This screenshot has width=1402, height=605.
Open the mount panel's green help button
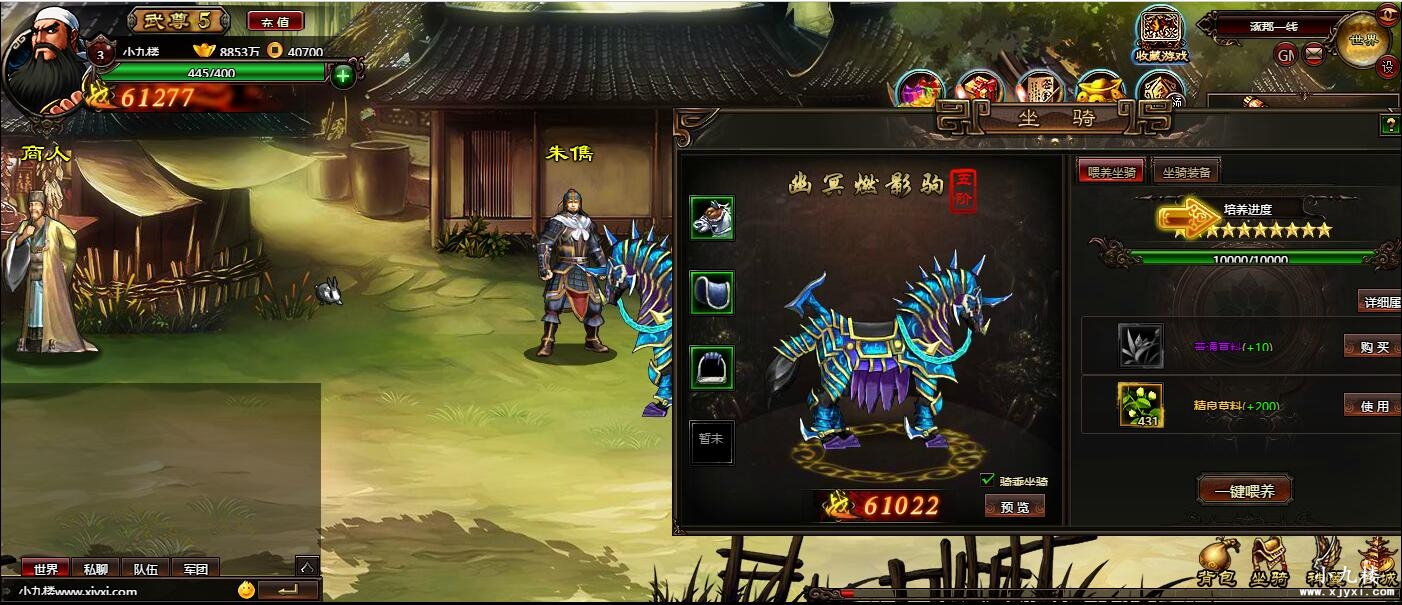click(1389, 125)
